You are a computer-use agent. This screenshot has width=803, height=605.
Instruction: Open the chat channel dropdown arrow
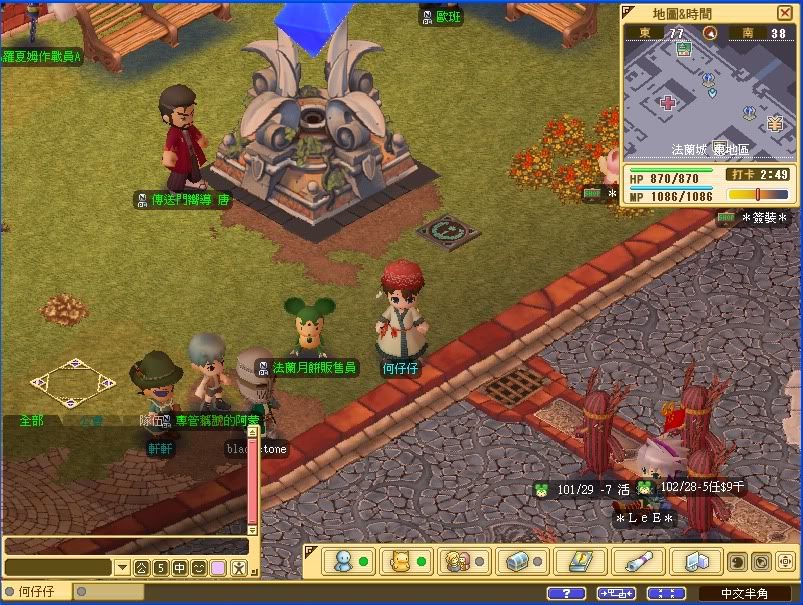pos(122,568)
